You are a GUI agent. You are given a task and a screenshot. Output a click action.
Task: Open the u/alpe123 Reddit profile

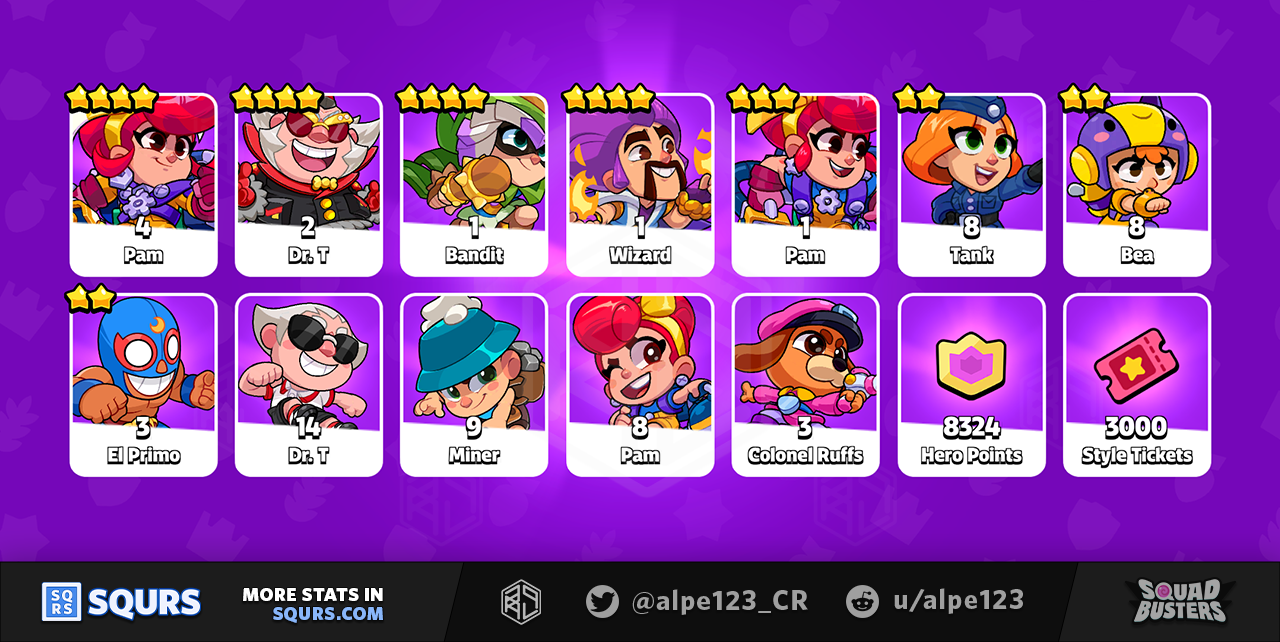(934, 601)
